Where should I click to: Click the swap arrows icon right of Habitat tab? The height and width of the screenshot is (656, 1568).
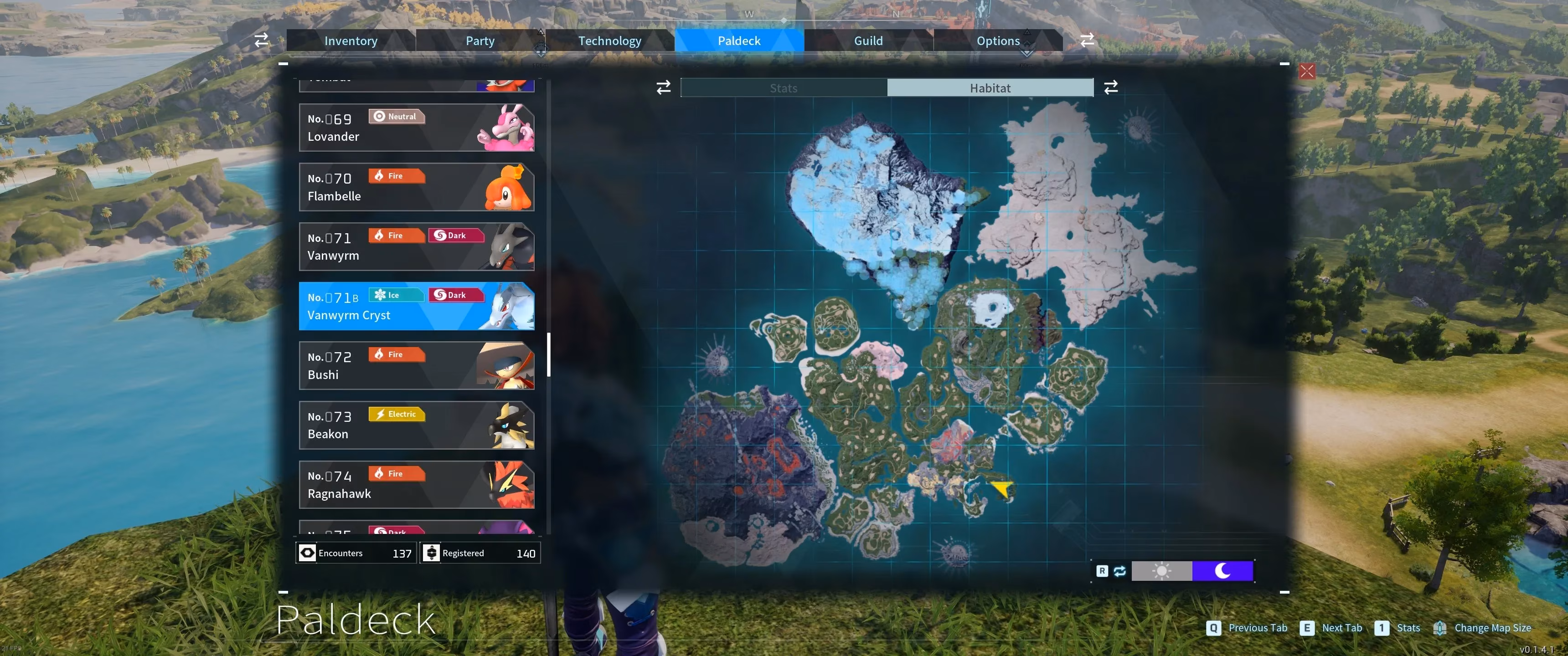pos(1112,87)
